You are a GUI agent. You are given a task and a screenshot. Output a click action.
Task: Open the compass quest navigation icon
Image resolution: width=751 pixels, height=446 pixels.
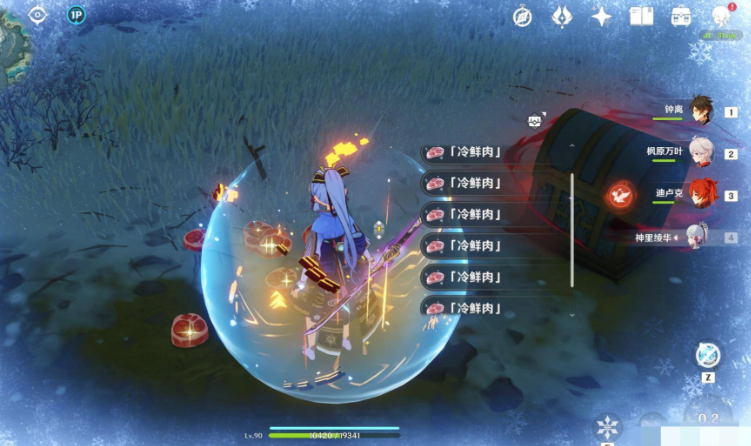(522, 16)
